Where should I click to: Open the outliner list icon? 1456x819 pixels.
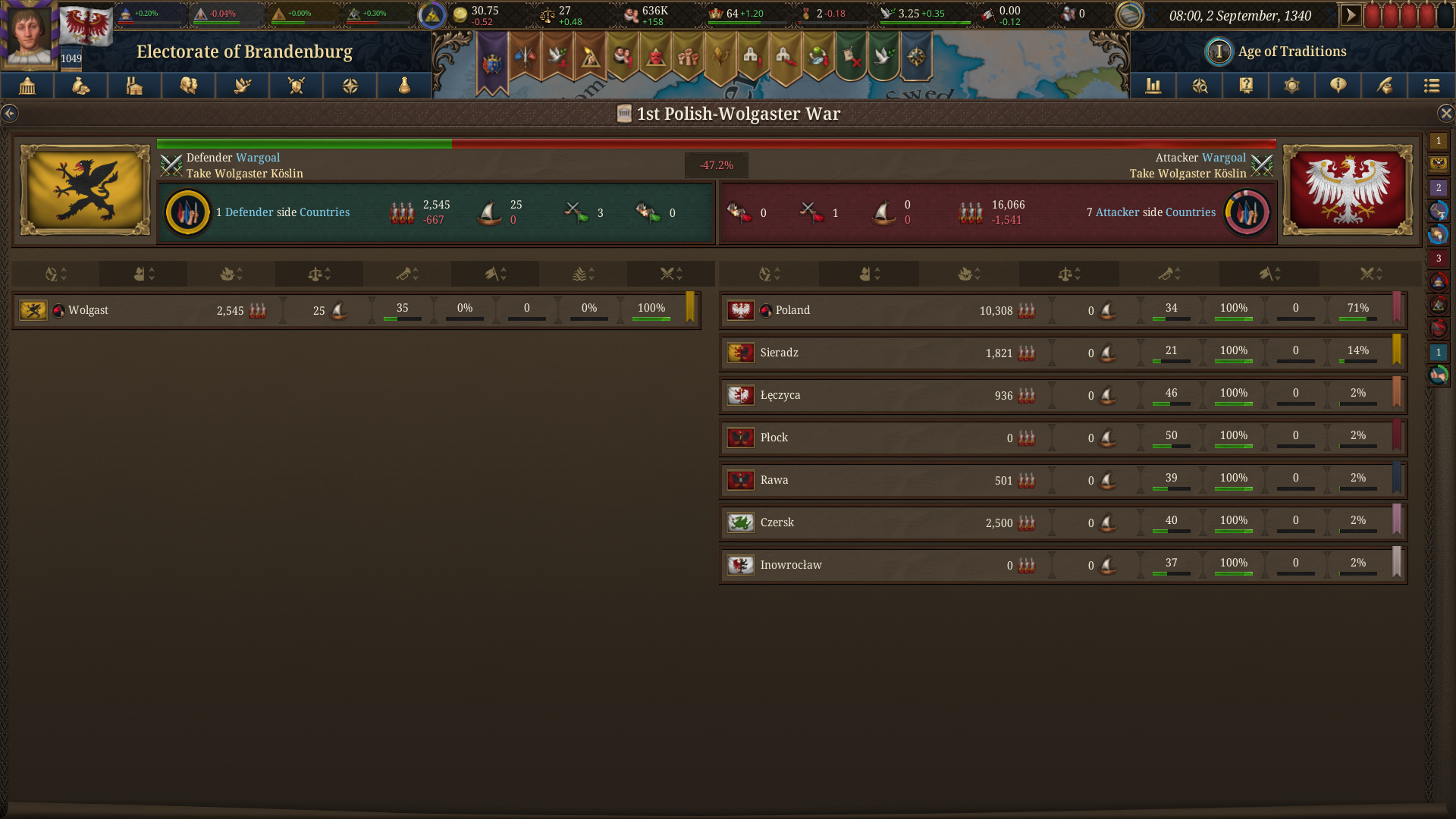pyautogui.click(x=1432, y=86)
